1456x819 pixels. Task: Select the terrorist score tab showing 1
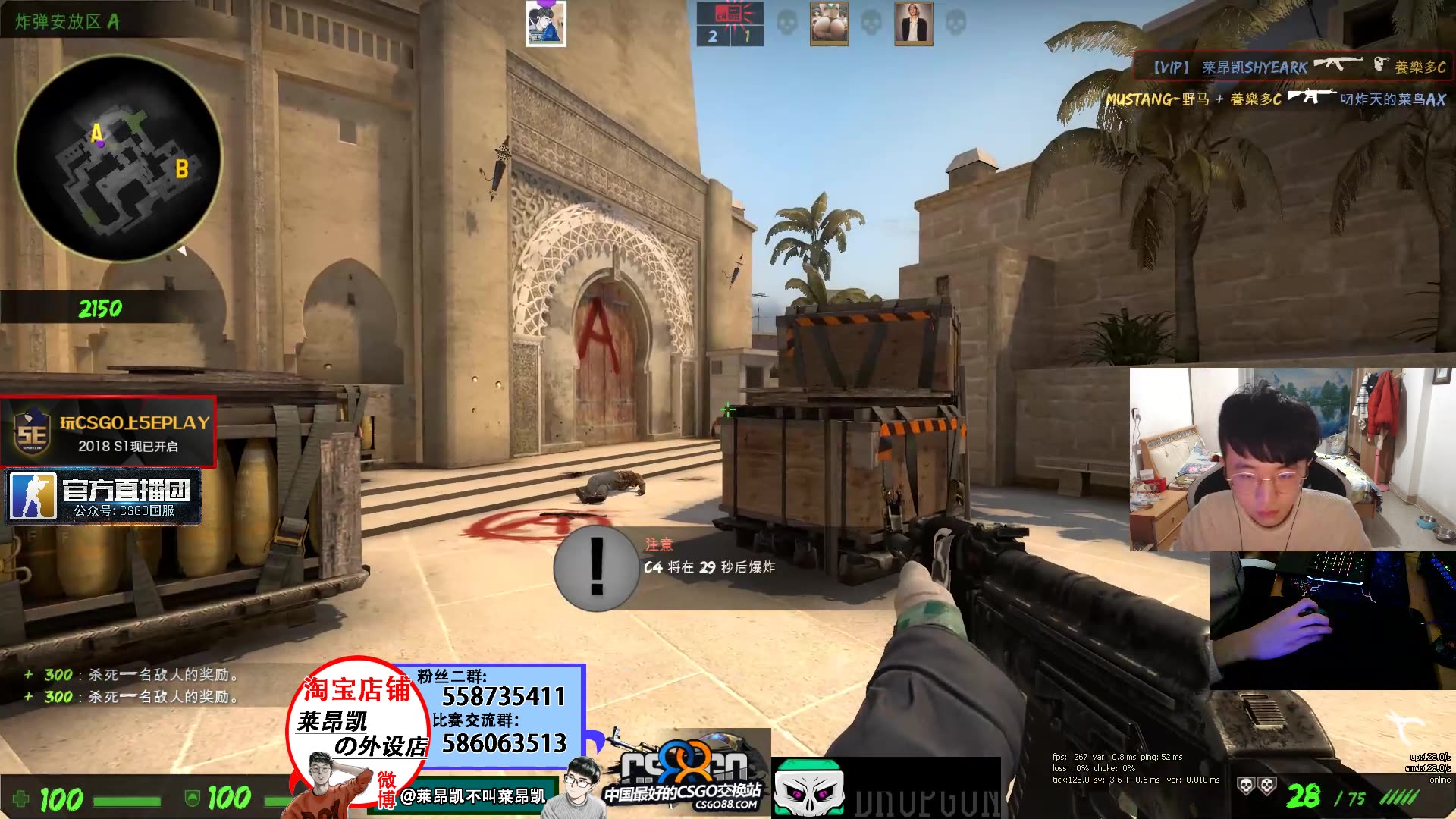(x=746, y=35)
